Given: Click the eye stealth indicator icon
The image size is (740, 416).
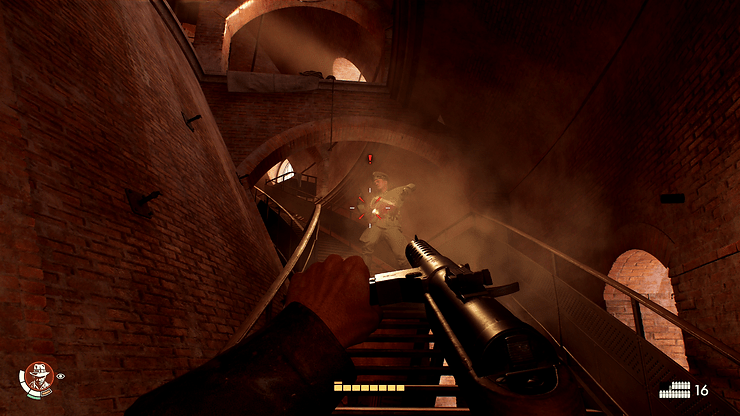Looking at the screenshot, I should click(x=61, y=377).
